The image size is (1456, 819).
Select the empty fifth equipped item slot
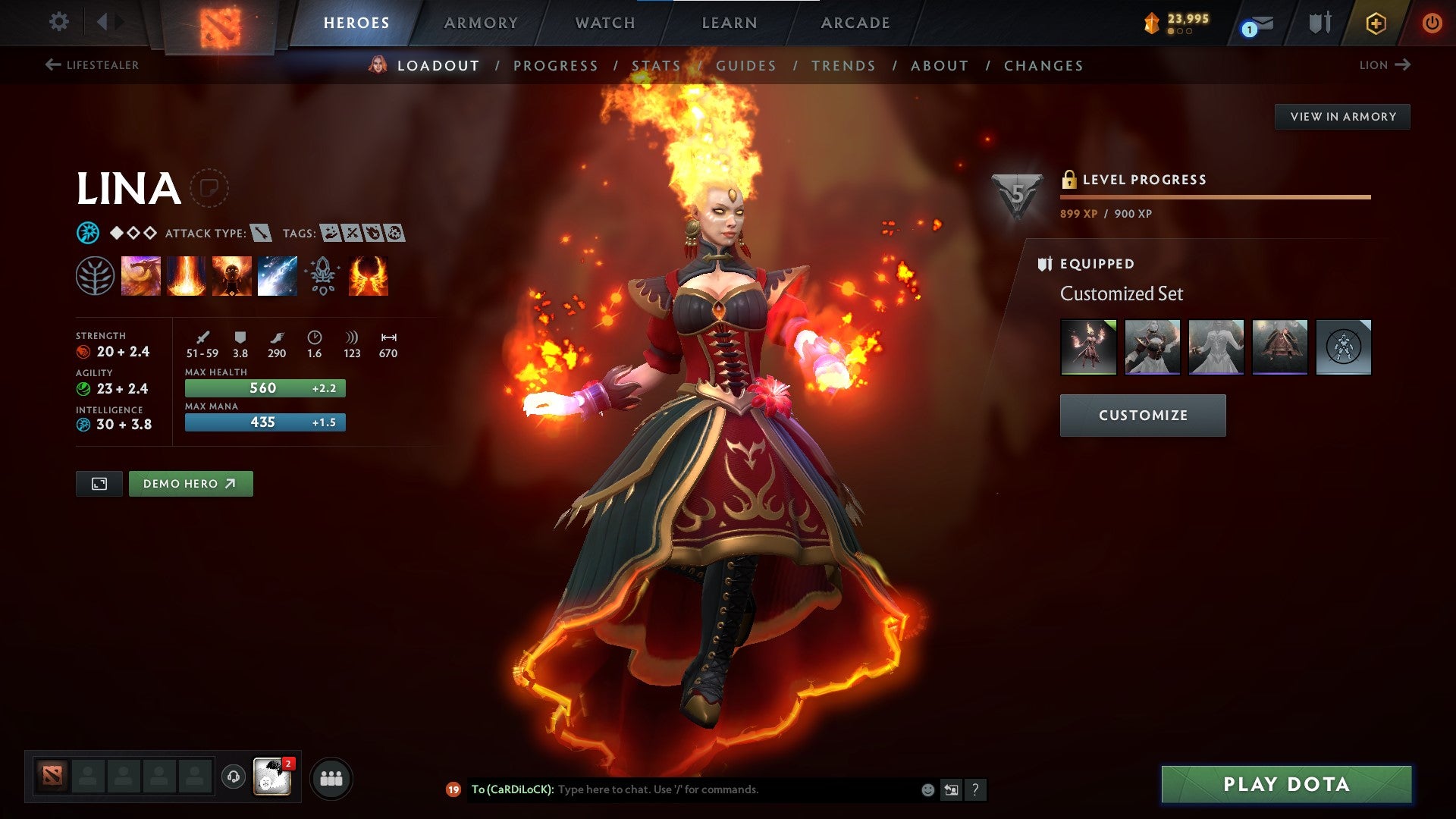coord(1343,347)
